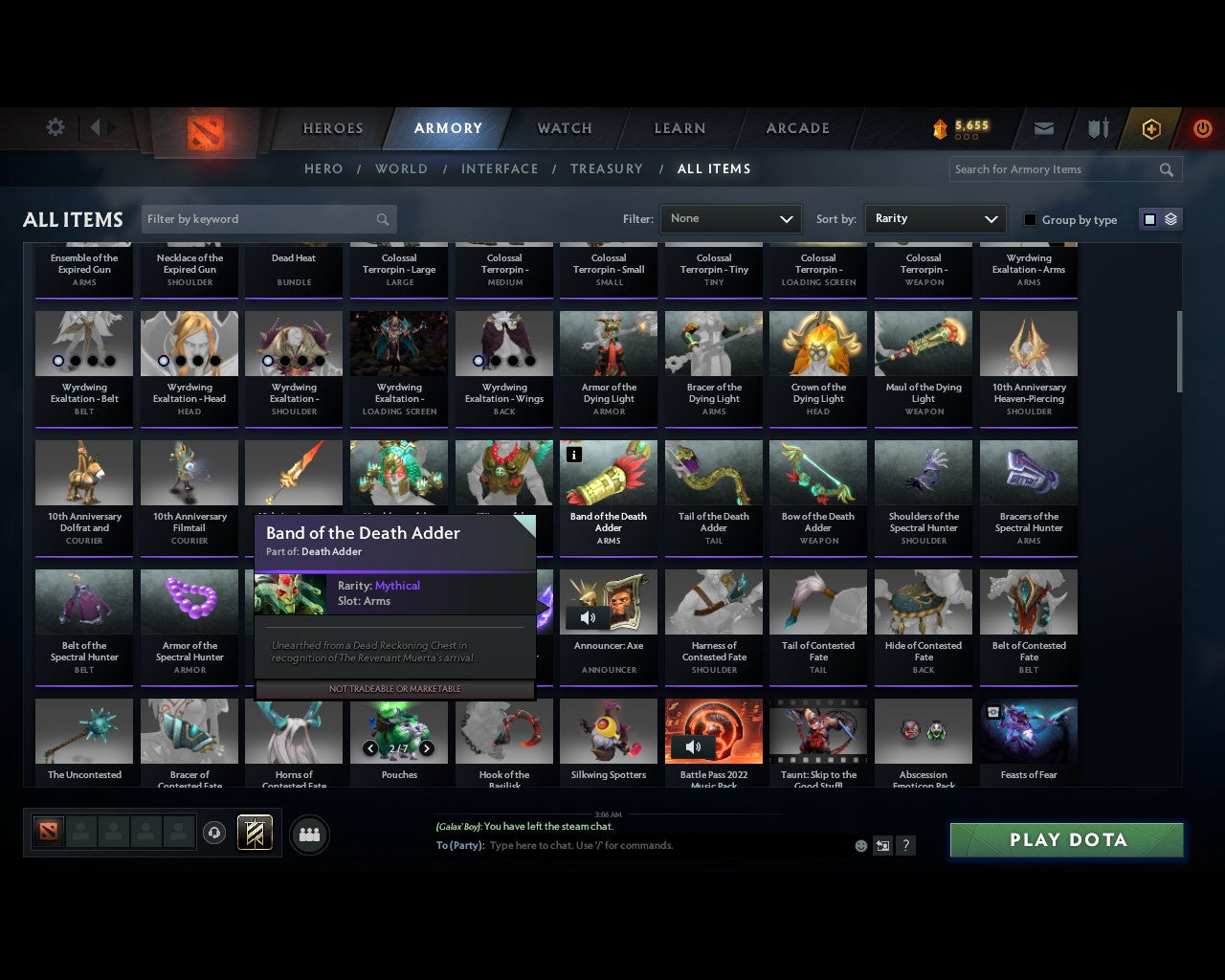Select the shield and sword armory icon
The image size is (1225, 980).
pos(1097,128)
